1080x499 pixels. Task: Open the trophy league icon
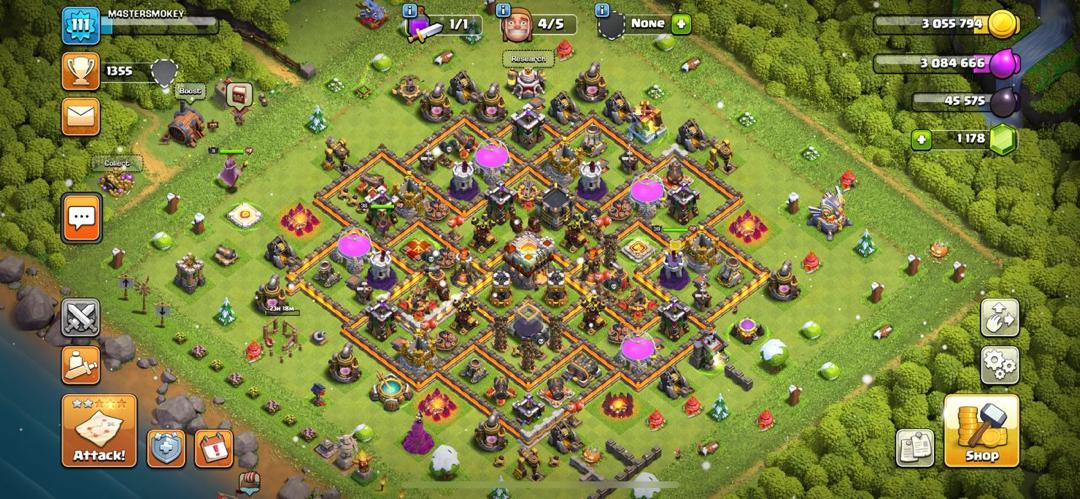tap(81, 71)
